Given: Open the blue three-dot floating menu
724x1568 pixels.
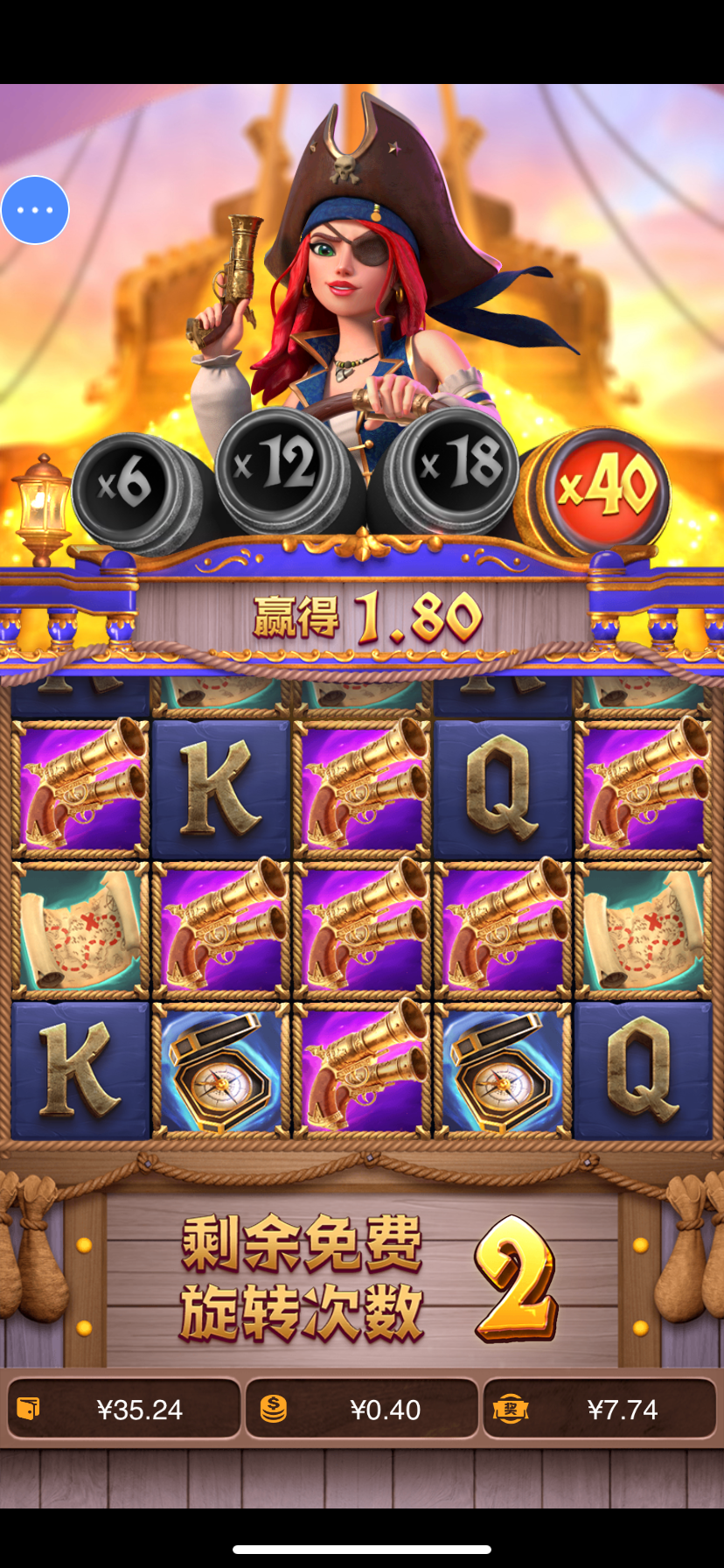Looking at the screenshot, I should [35, 210].
